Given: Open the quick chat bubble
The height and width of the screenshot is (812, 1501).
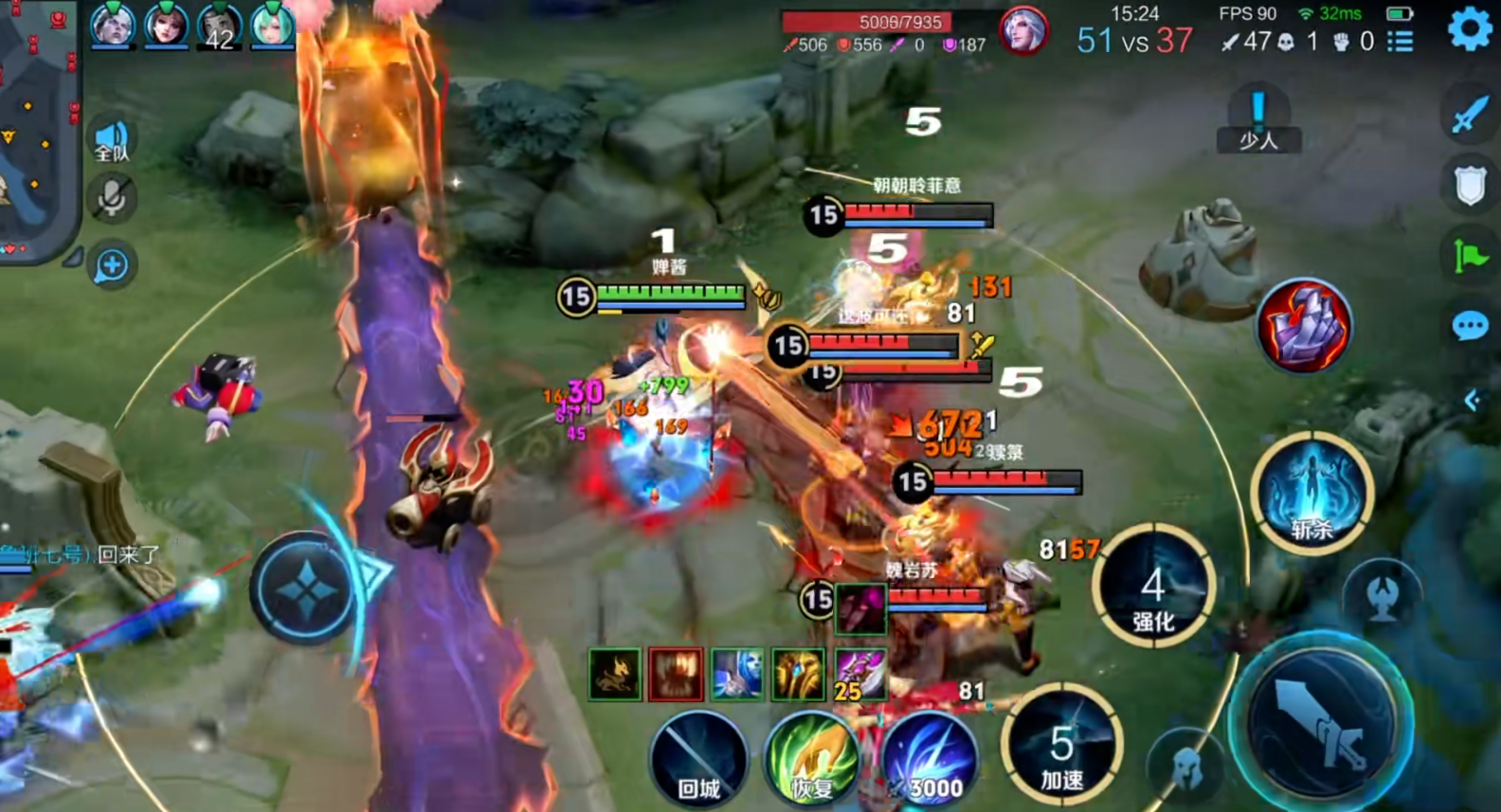Looking at the screenshot, I should point(1470,327).
